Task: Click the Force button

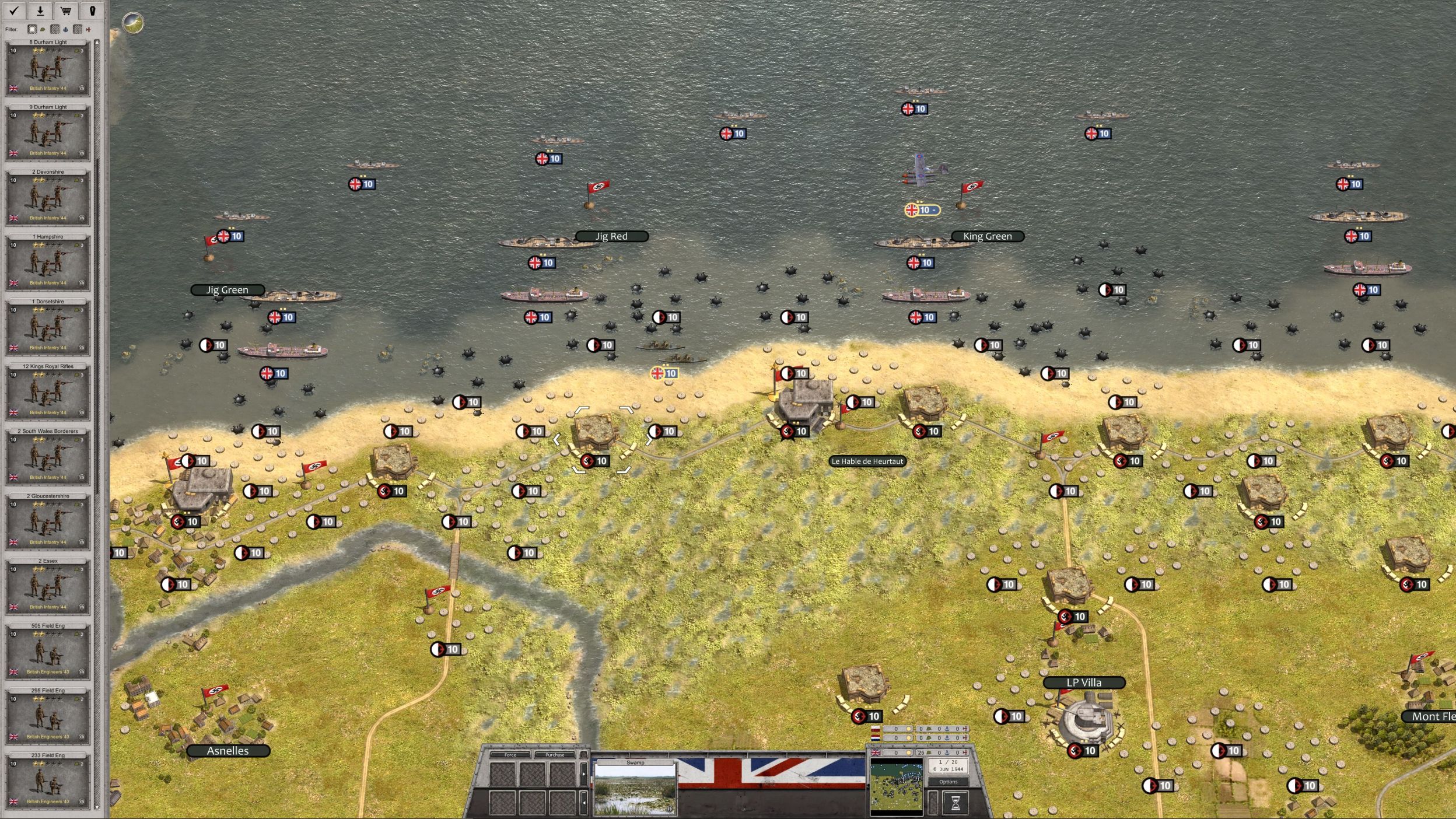Action: click(x=510, y=755)
